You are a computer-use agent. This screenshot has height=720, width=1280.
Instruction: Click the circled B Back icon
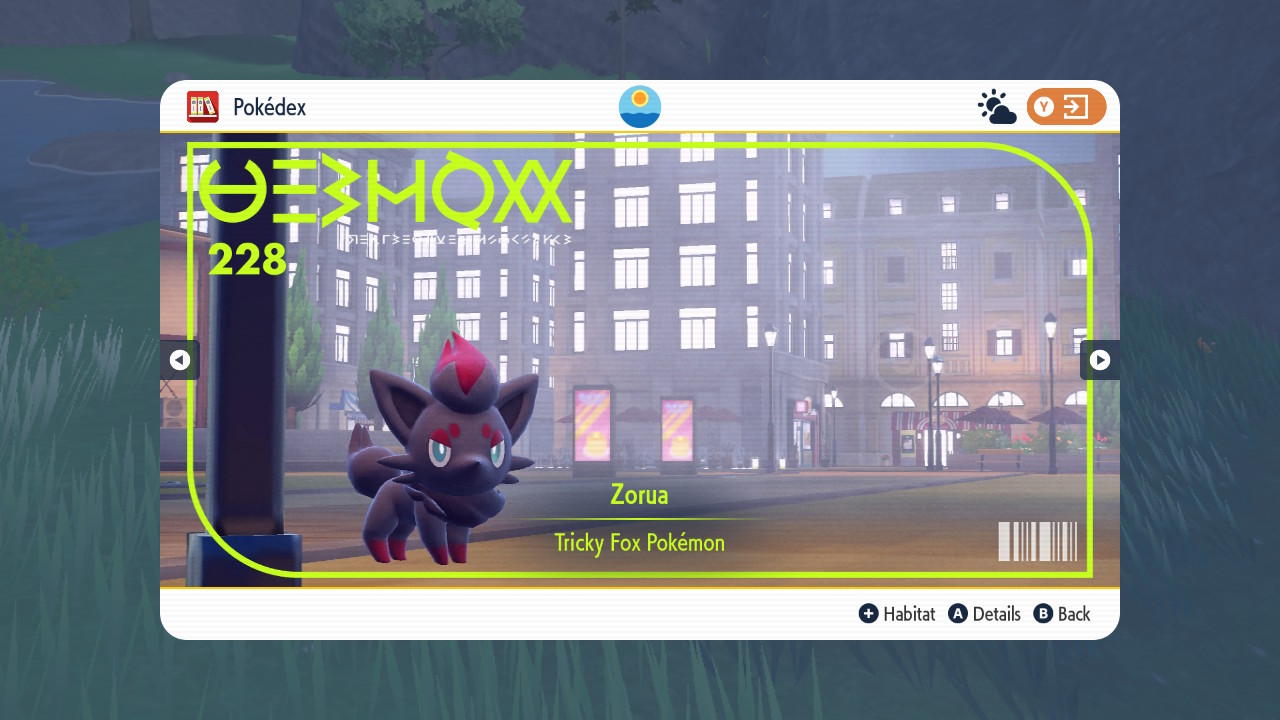pos(1041,613)
